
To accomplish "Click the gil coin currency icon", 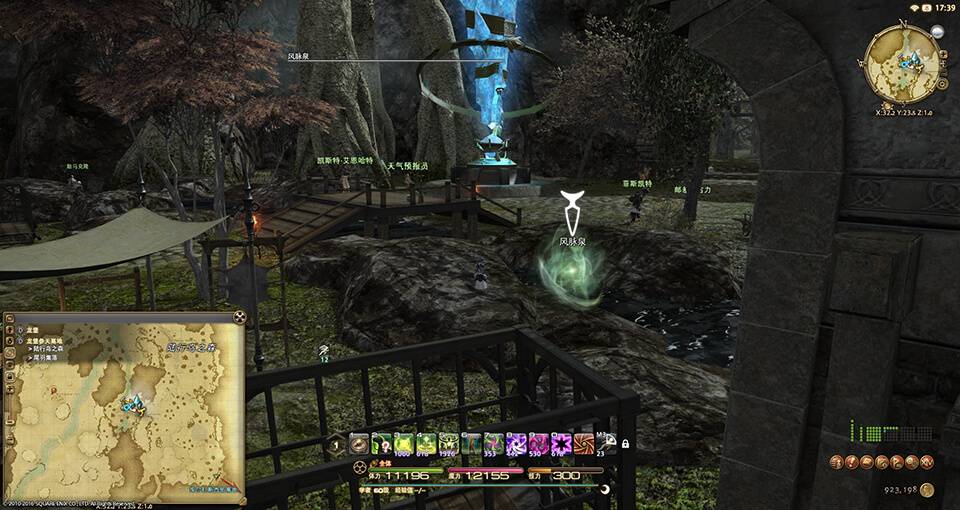I will 927,490.
